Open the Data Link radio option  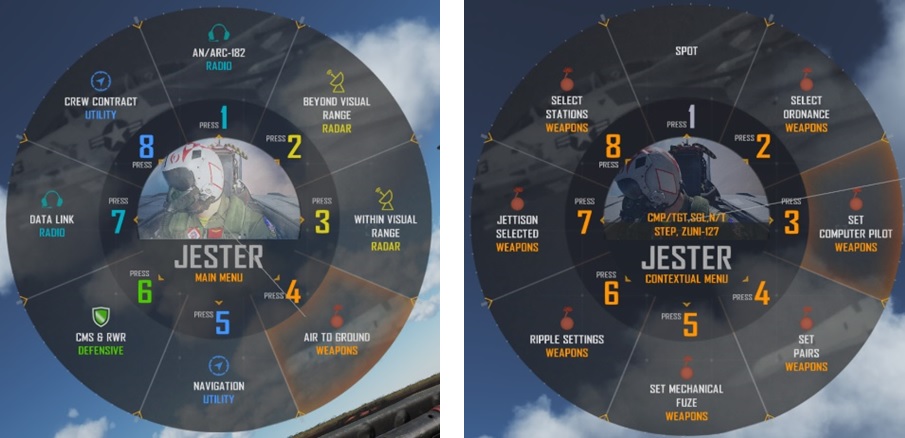tap(53, 226)
